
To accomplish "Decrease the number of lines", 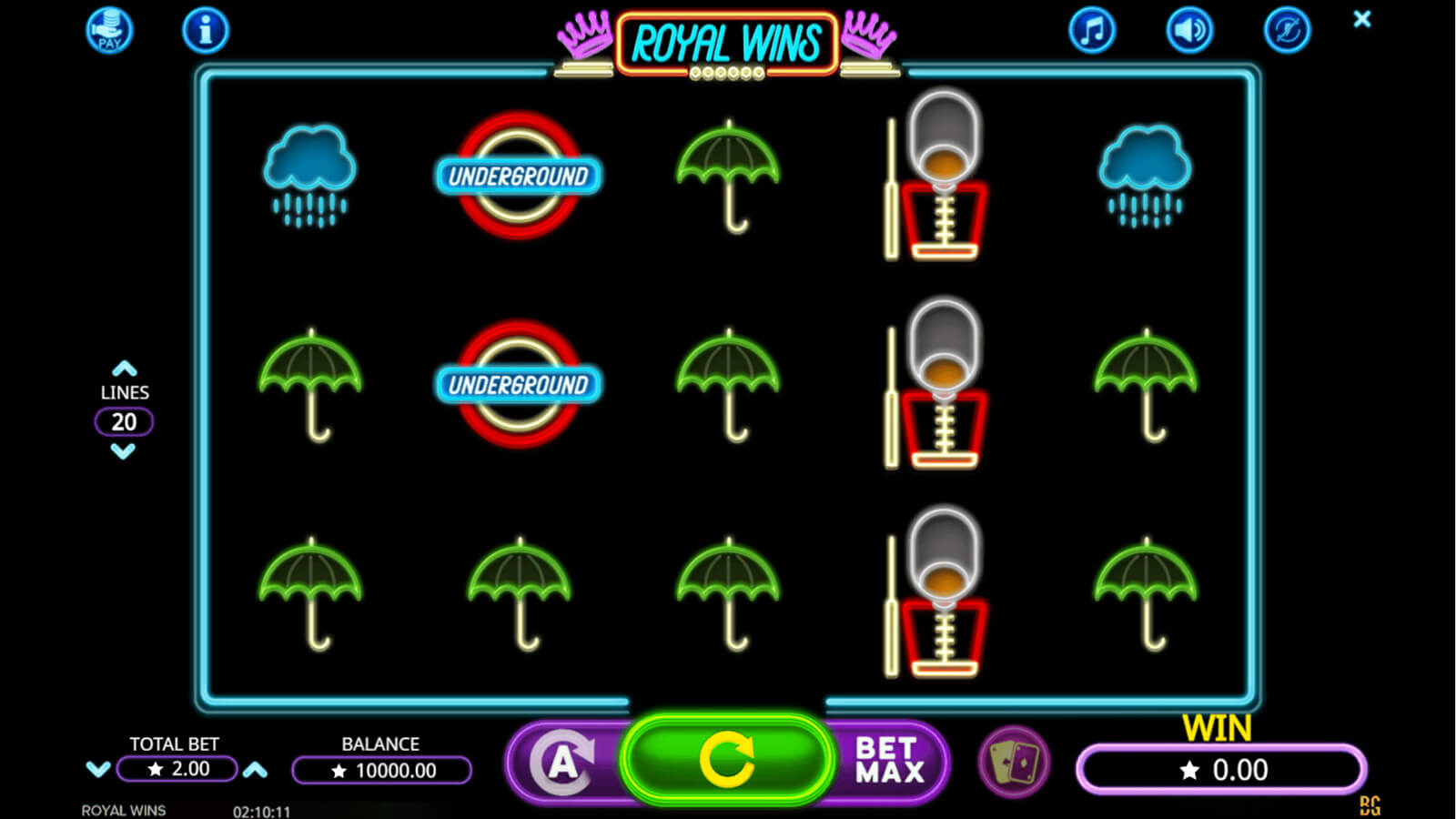I will pyautogui.click(x=124, y=451).
